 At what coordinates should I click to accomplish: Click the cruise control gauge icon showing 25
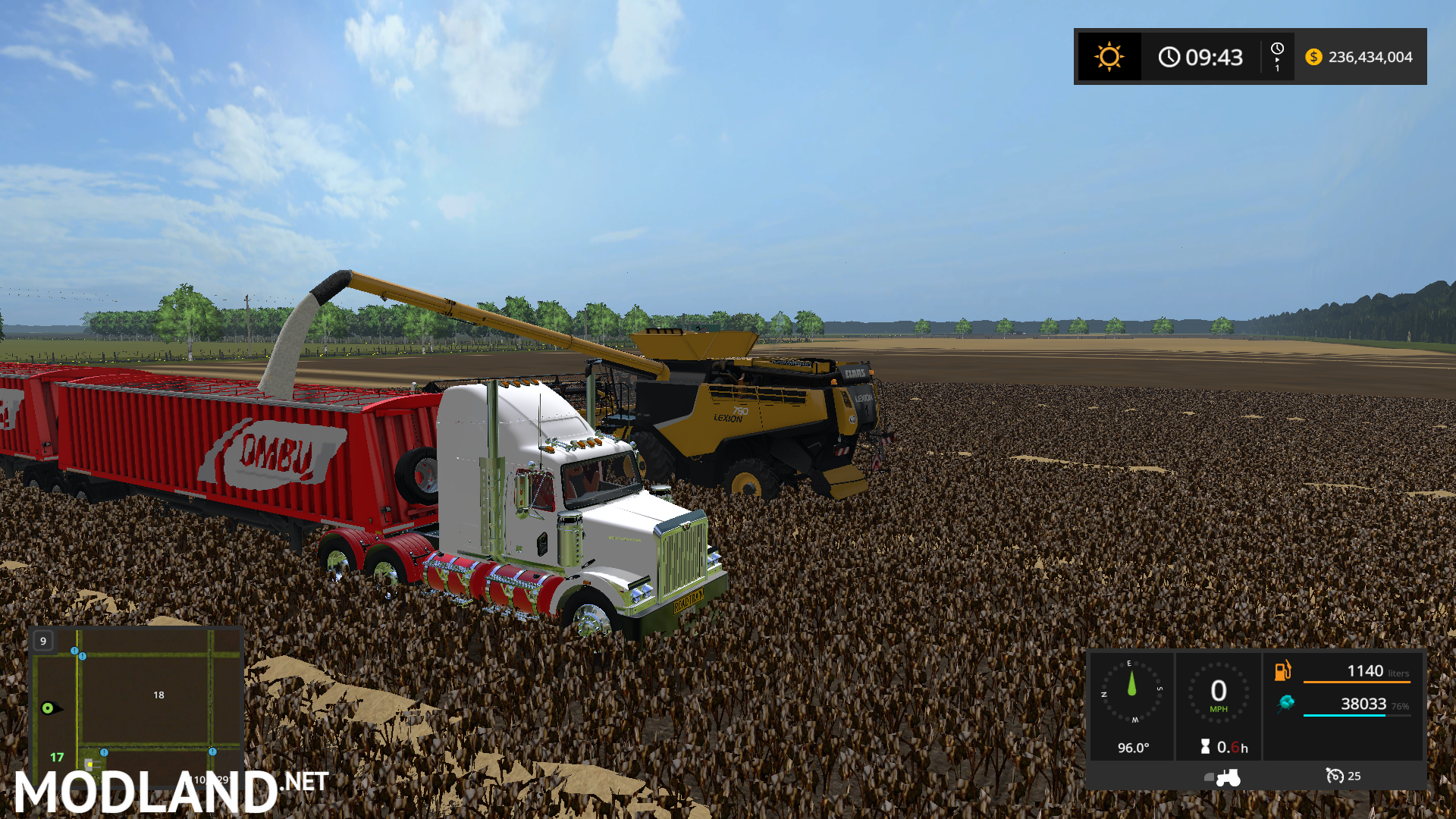pos(1335,777)
